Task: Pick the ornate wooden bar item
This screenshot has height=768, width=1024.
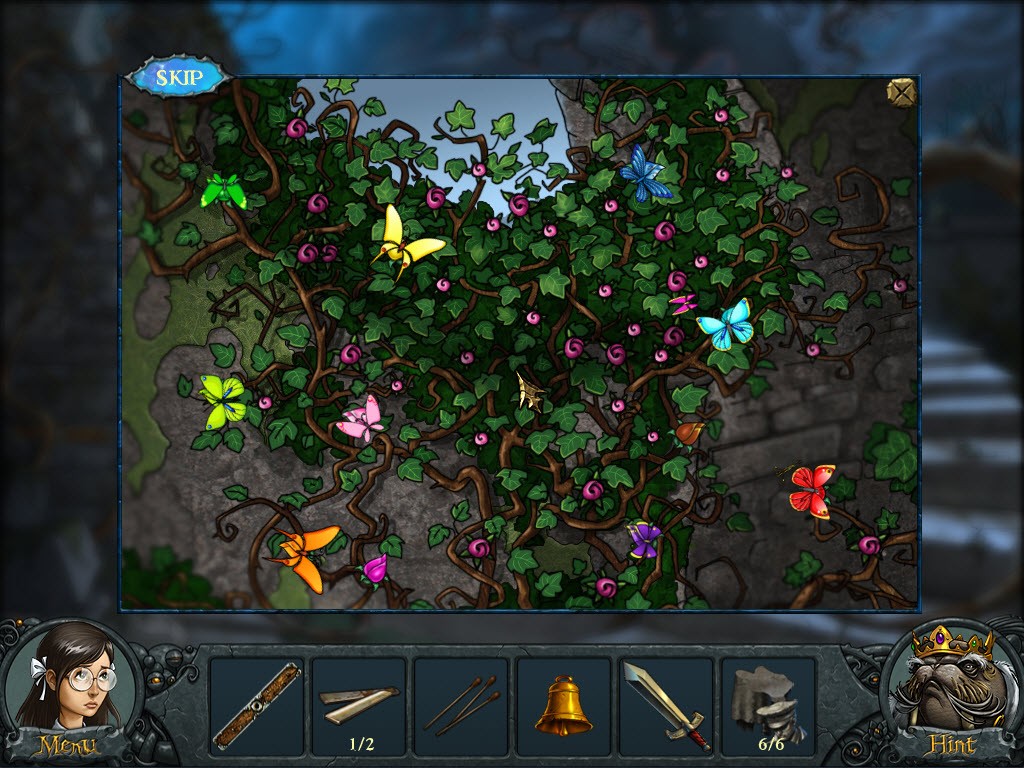Action: pos(256,706)
